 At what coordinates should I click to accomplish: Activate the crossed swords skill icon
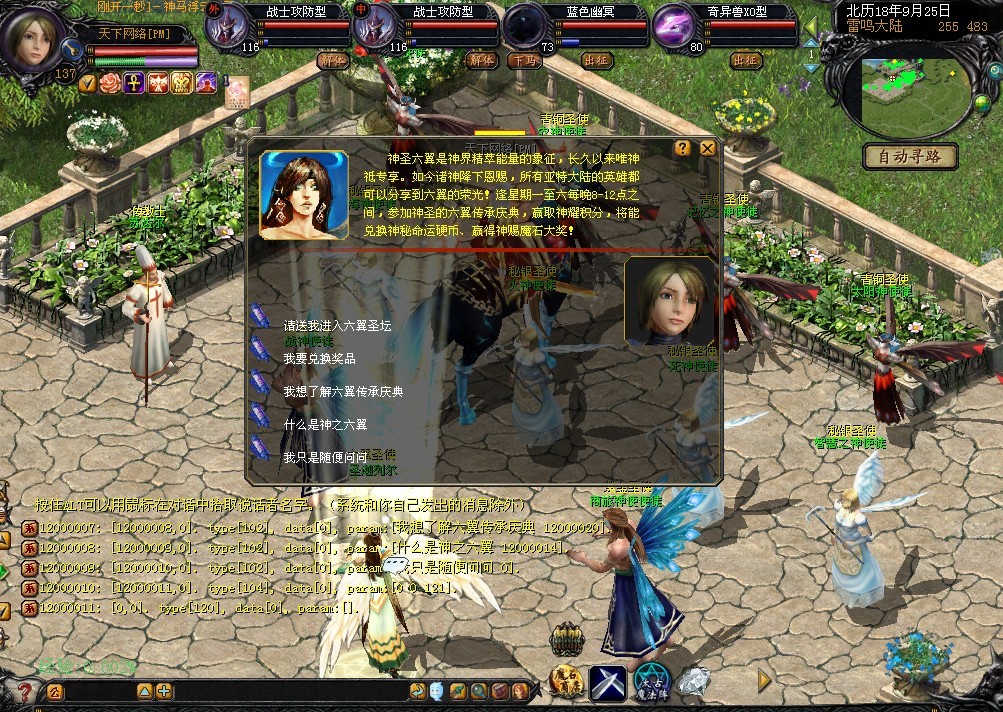coord(607,682)
